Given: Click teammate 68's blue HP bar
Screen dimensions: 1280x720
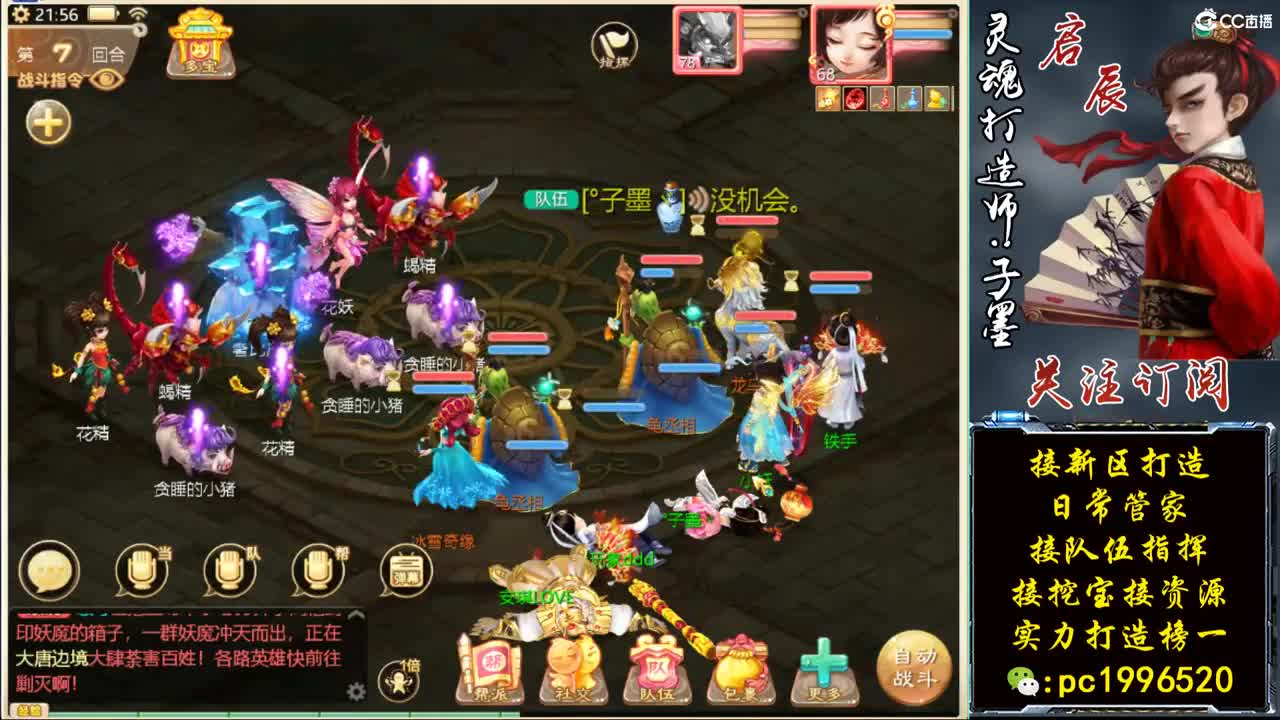Looking at the screenshot, I should pyautogui.click(x=925, y=33).
